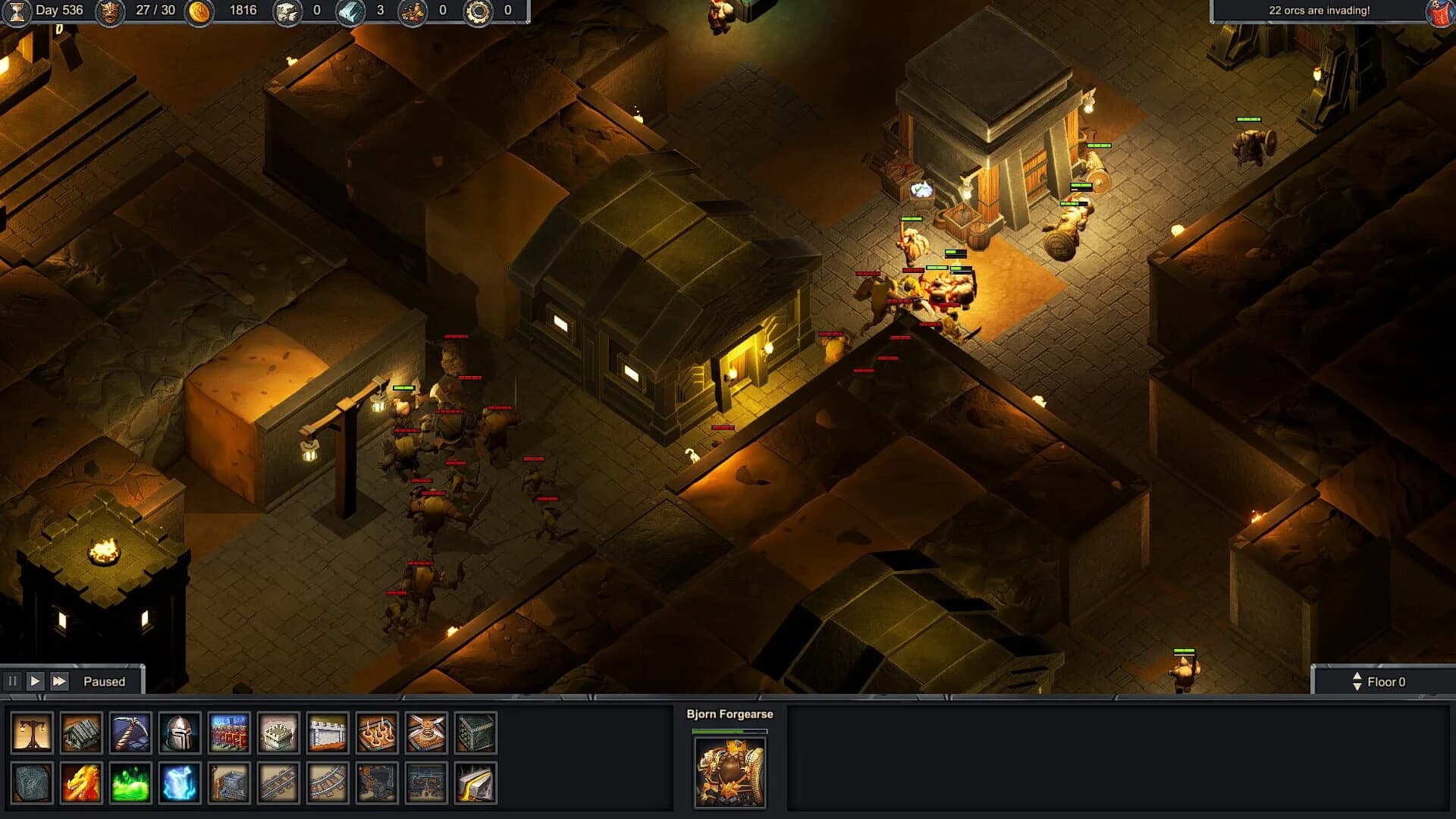Step up a level using the Floor 0 arrows
The height and width of the screenshot is (819, 1456).
point(1357,676)
